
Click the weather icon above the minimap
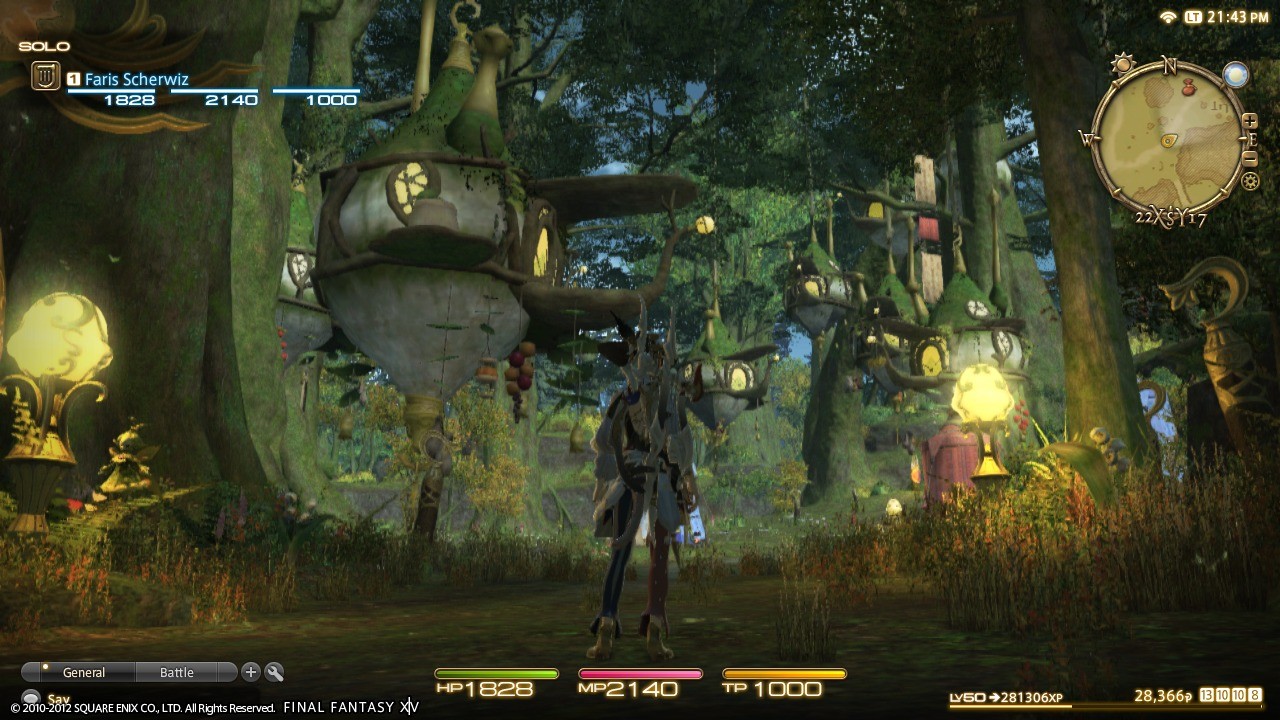1123,64
